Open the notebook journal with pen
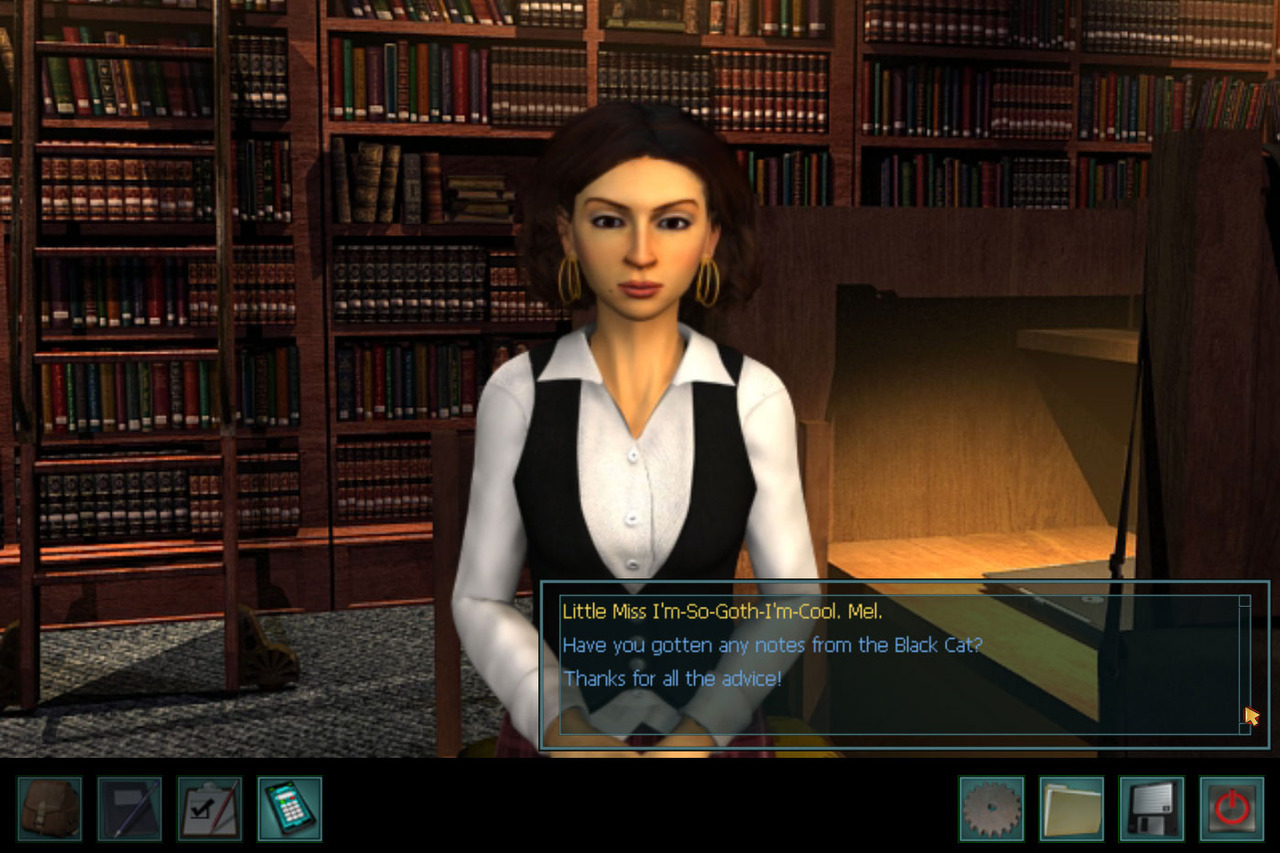 130,808
